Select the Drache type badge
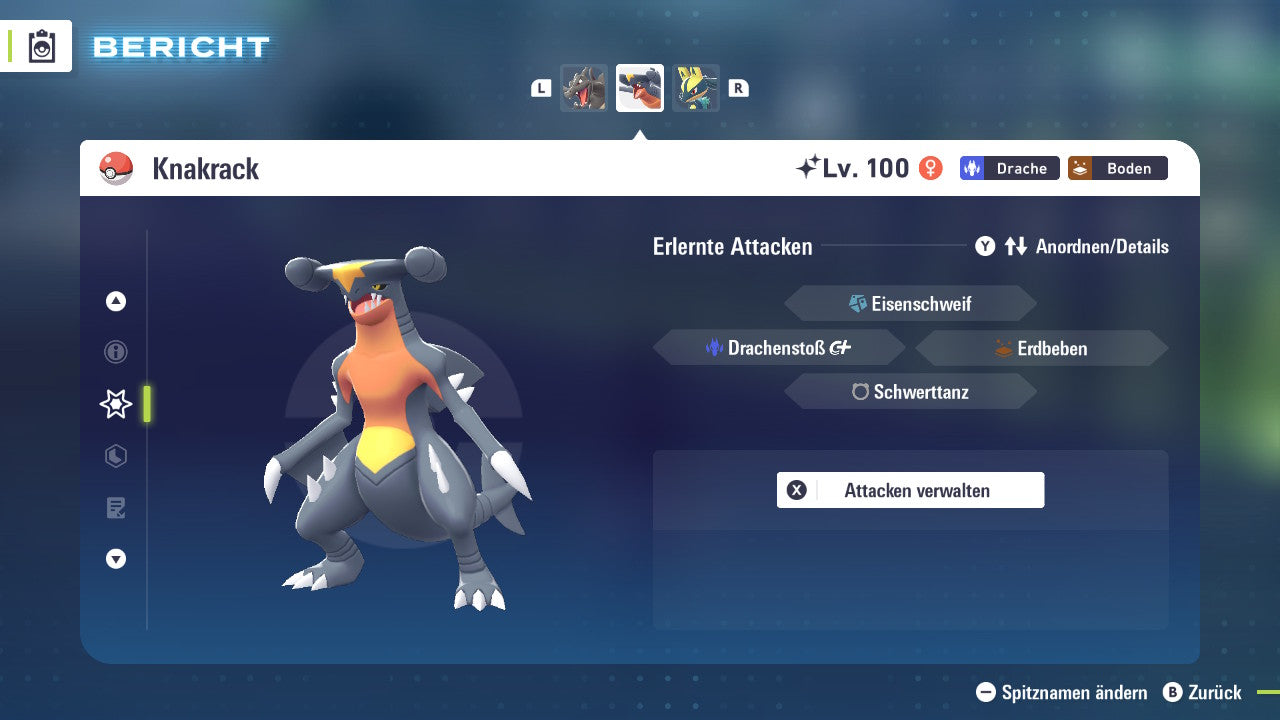 pyautogui.click(x=1009, y=168)
